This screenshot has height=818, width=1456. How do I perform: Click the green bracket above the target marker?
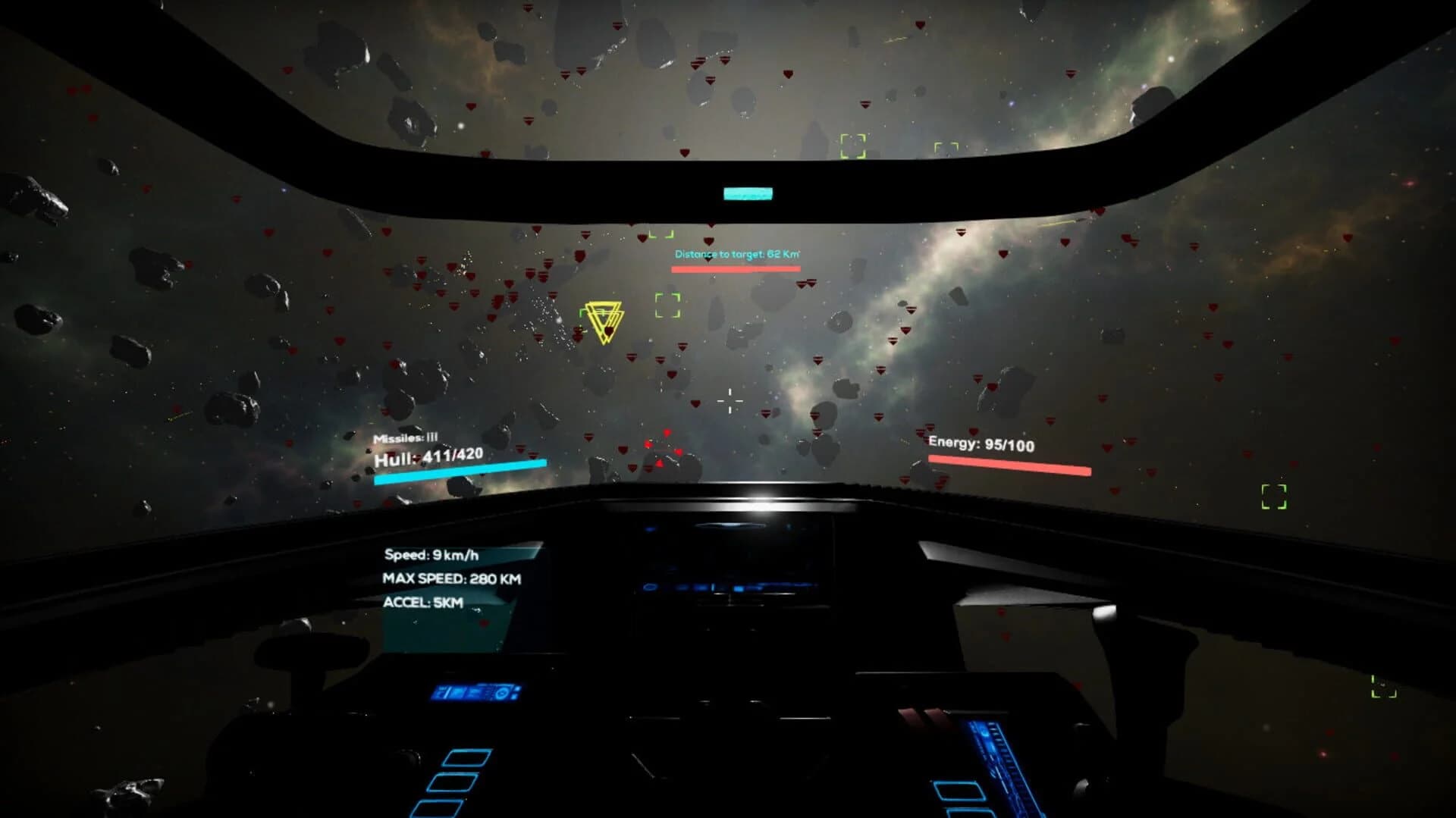click(x=661, y=233)
